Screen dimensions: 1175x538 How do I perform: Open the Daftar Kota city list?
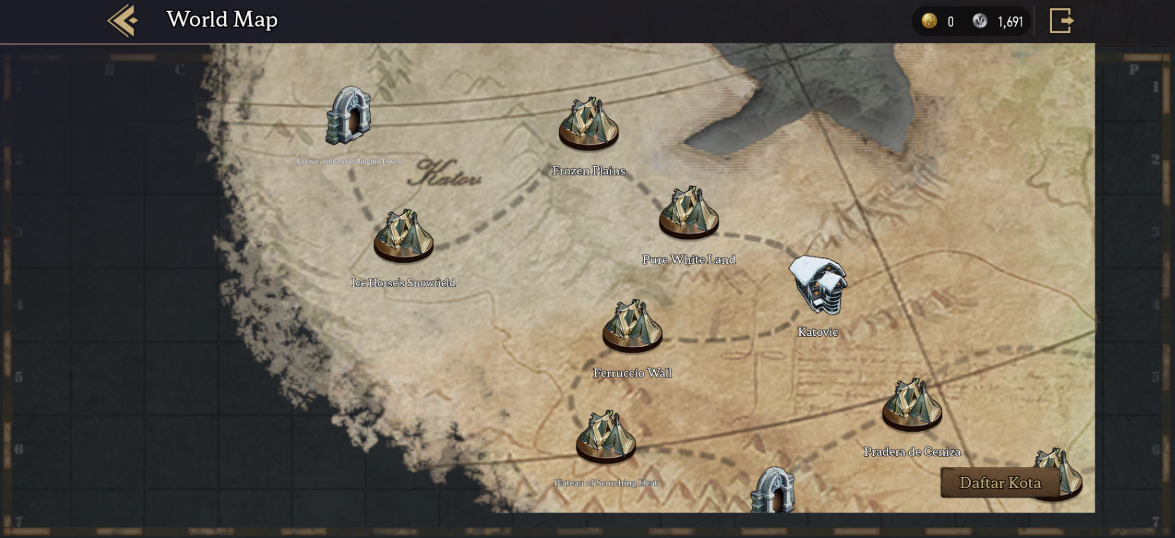point(1000,483)
